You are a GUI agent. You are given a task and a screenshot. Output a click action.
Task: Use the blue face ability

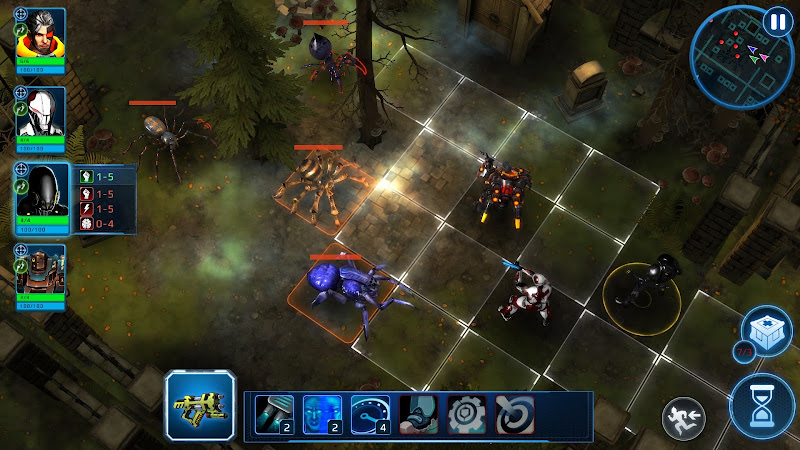pyautogui.click(x=320, y=411)
